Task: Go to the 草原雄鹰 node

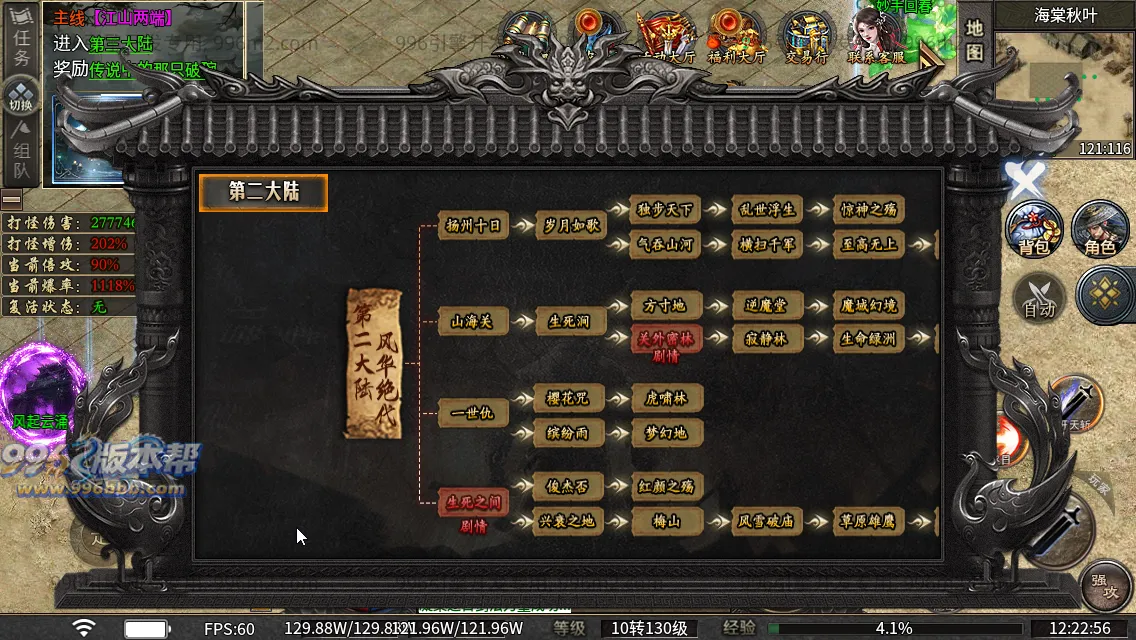Action: pos(868,521)
